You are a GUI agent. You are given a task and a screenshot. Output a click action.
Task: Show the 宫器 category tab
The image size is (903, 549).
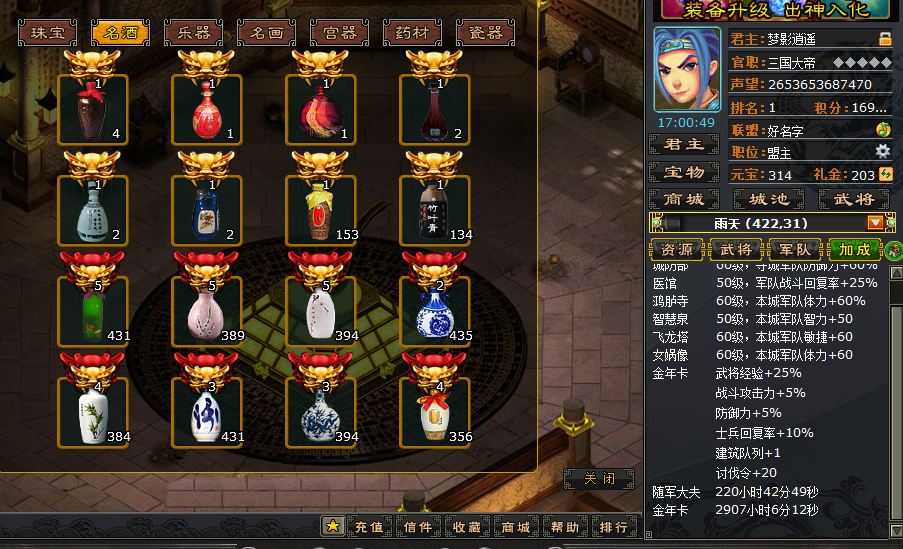click(x=339, y=33)
